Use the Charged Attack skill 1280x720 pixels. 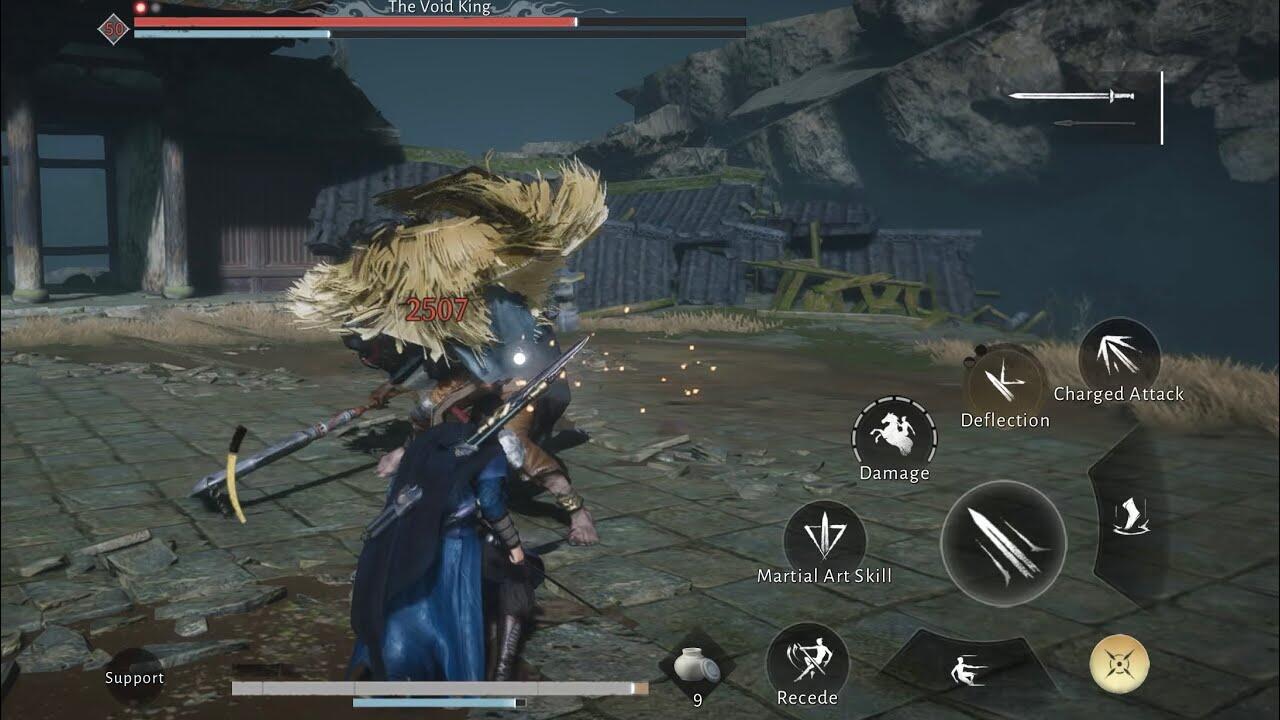[x=1119, y=357]
